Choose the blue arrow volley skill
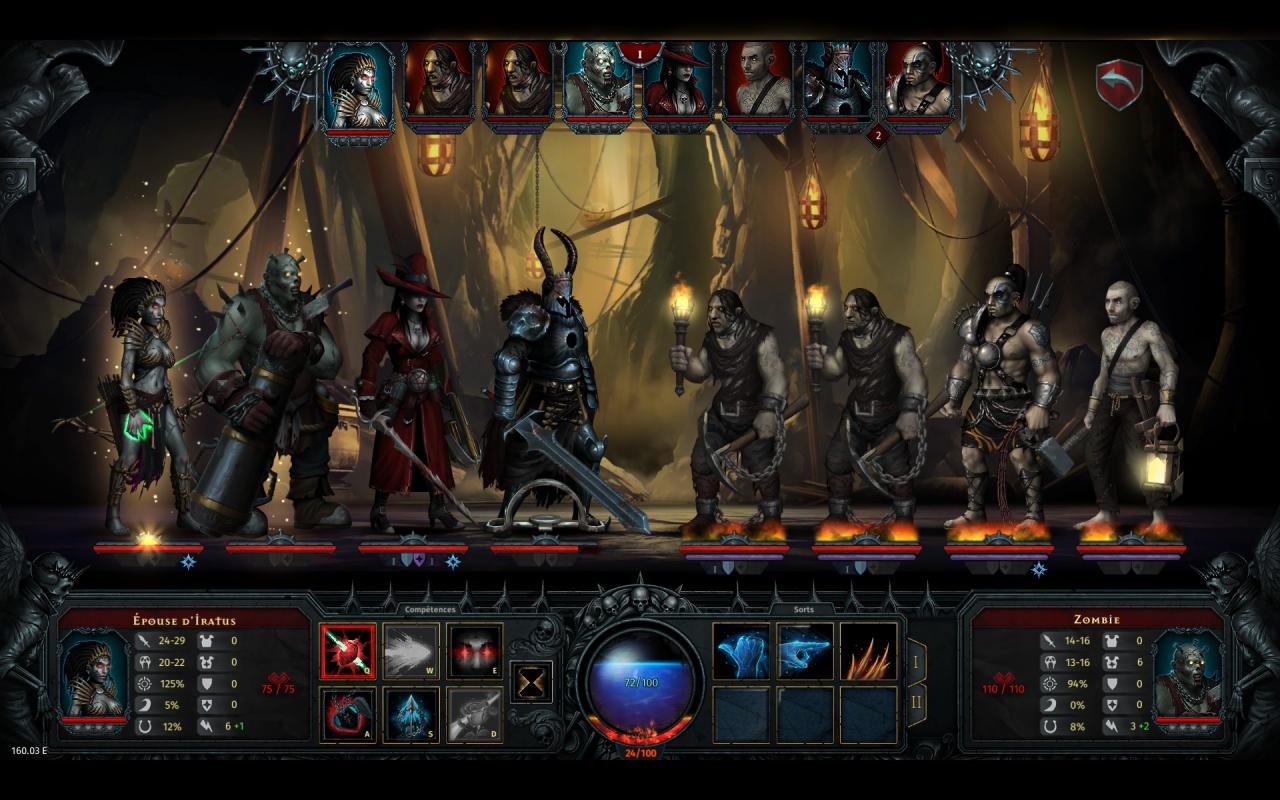 (x=411, y=715)
